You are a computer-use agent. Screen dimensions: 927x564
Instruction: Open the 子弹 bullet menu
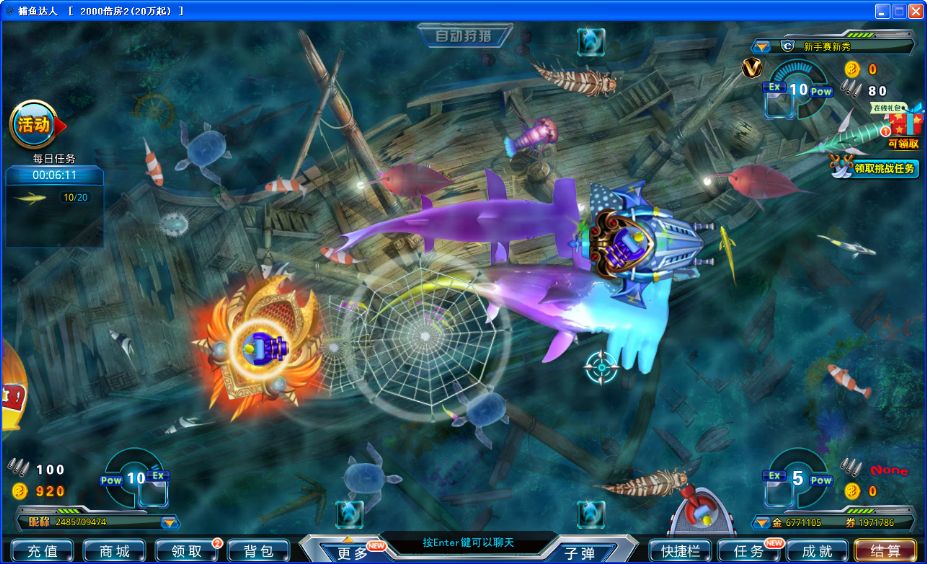[x=580, y=551]
